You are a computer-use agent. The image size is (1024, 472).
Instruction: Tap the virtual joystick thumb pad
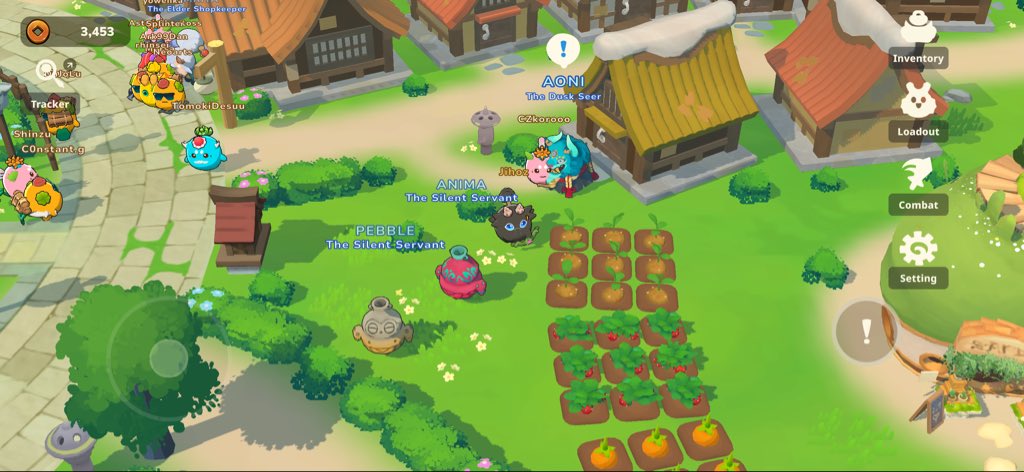pos(168,358)
